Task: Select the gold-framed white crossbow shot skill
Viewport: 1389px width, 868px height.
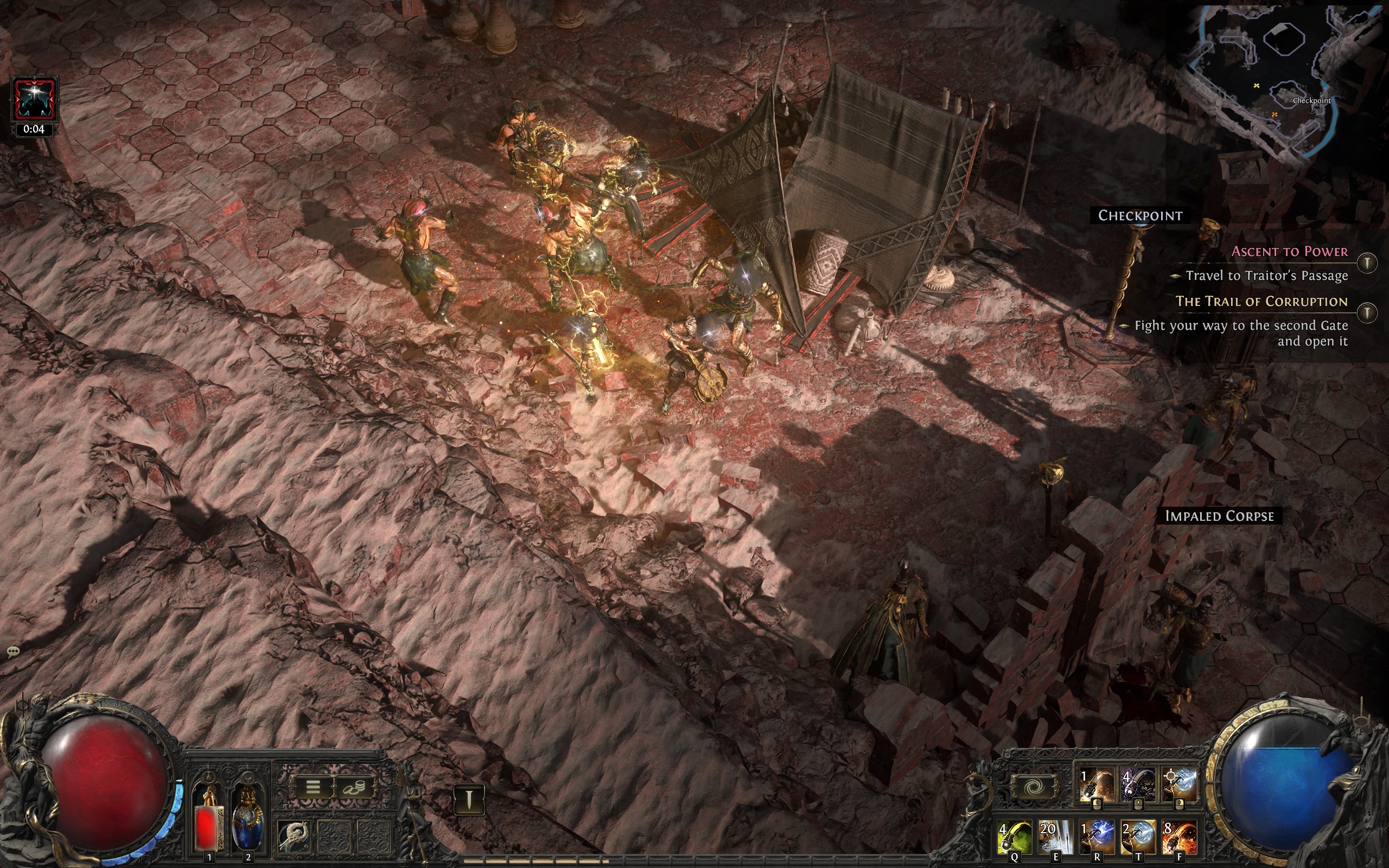Action: tap(1138, 837)
